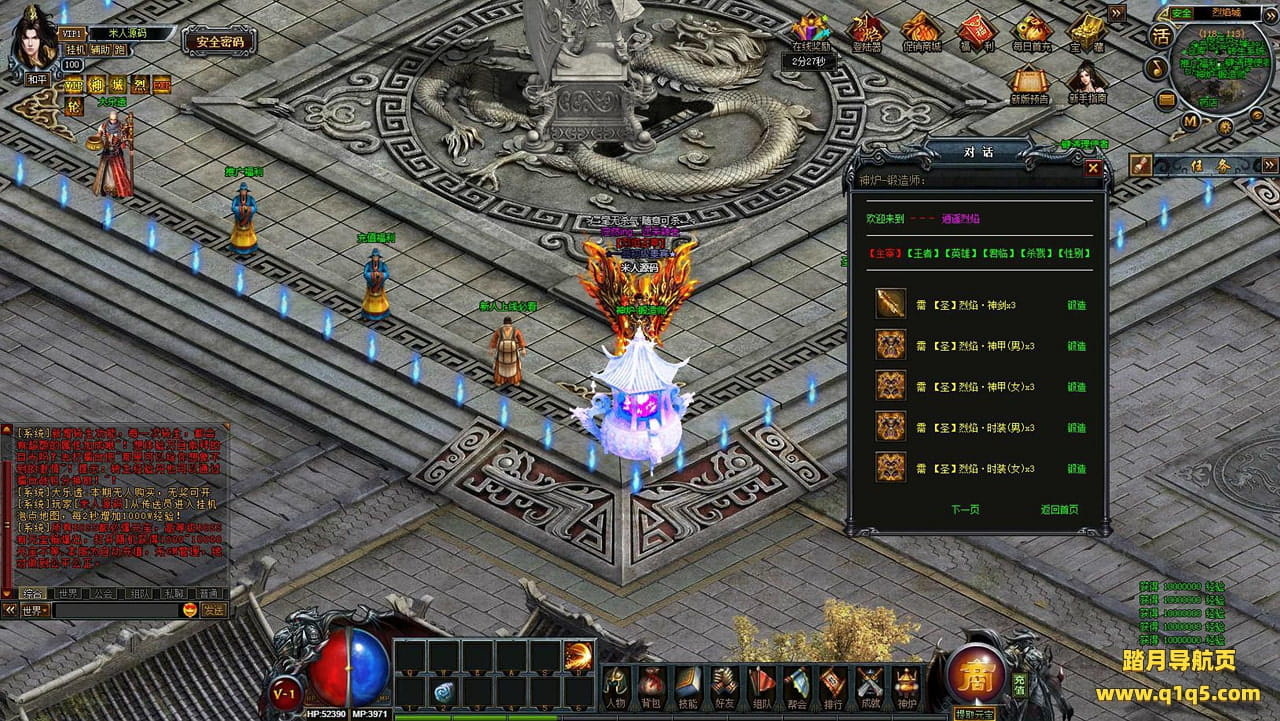
Task: Open the 在线奖励 online reward icon
Action: (x=812, y=33)
